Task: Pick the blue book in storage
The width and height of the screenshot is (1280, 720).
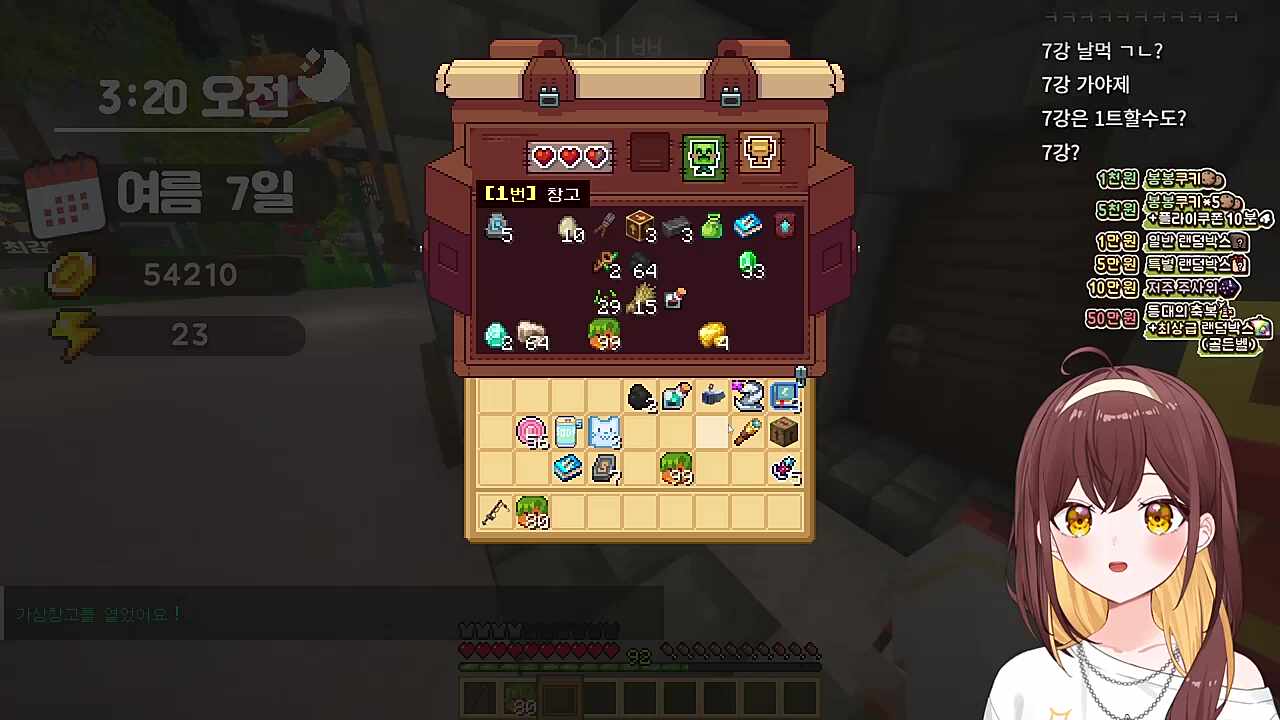Action: (x=748, y=227)
